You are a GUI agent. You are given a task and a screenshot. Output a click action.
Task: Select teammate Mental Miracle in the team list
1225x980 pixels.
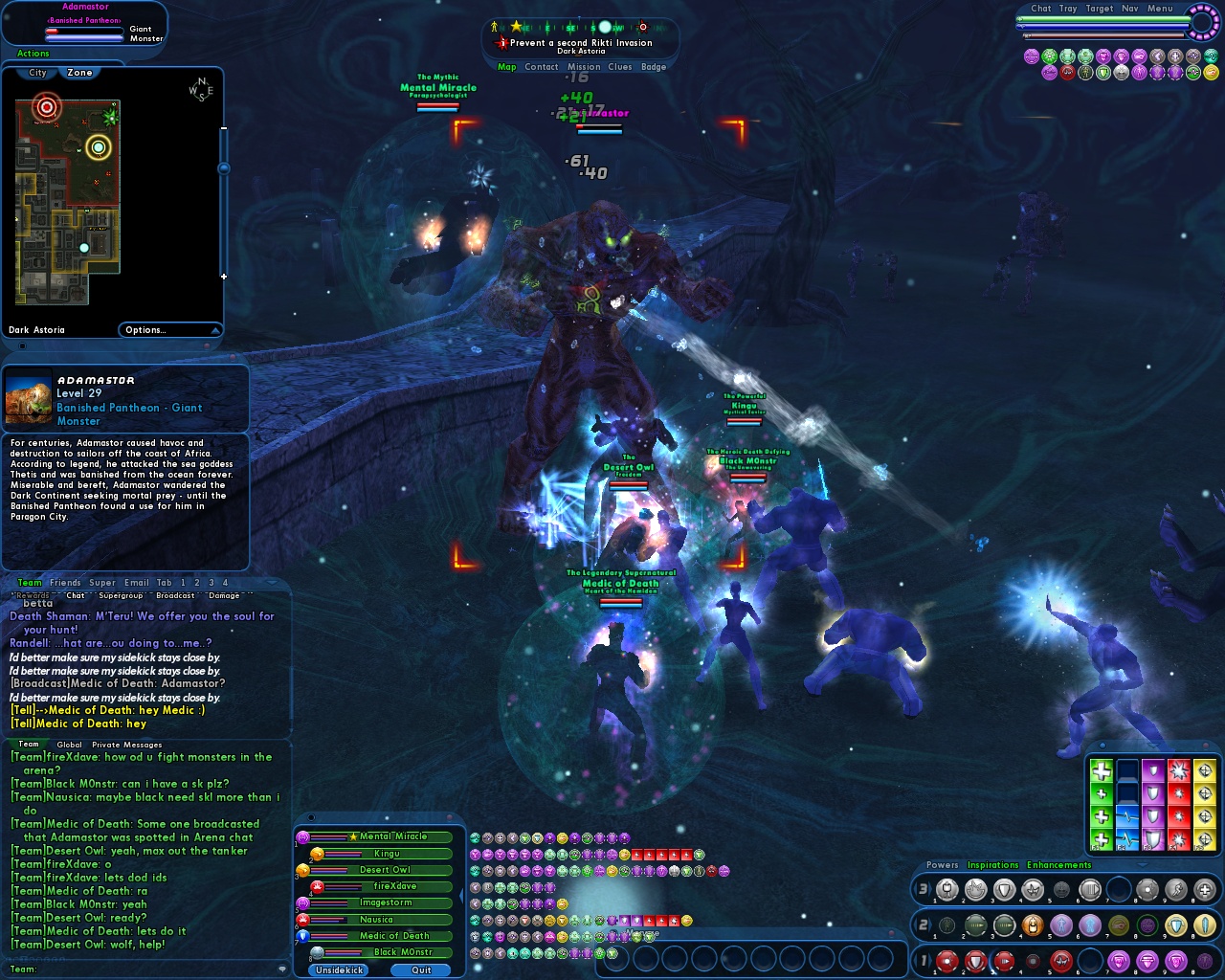click(392, 836)
